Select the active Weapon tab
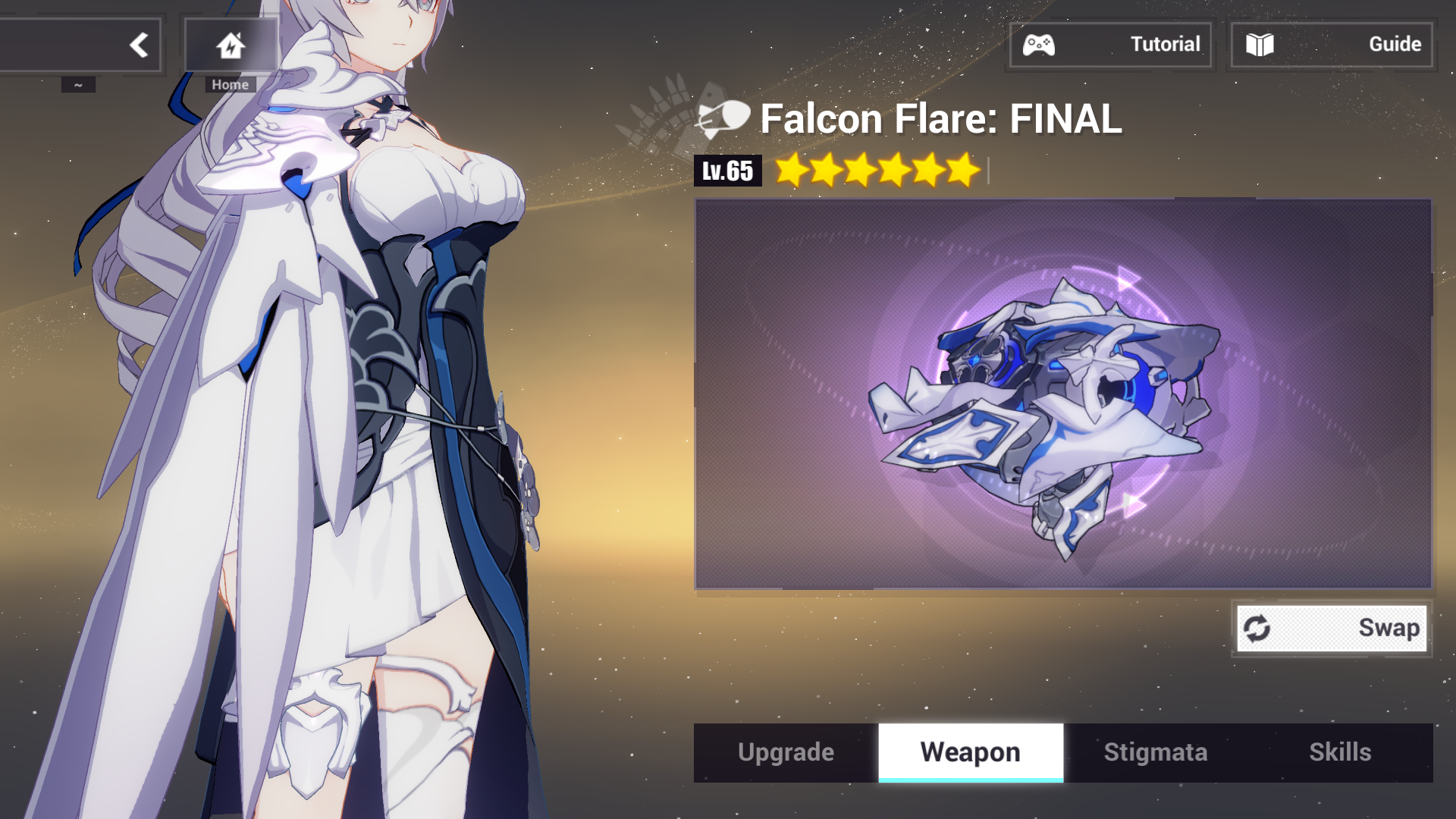This screenshot has height=819, width=1456. click(971, 752)
